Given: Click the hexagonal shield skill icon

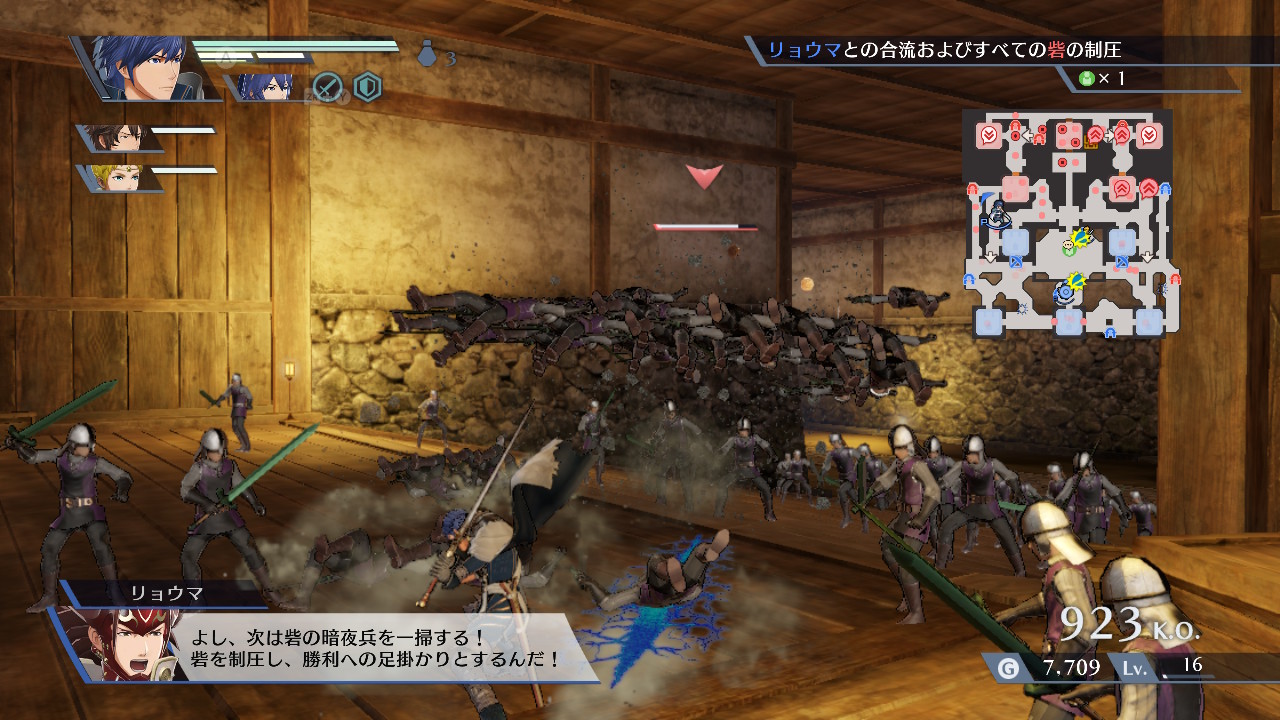Looking at the screenshot, I should point(368,88).
